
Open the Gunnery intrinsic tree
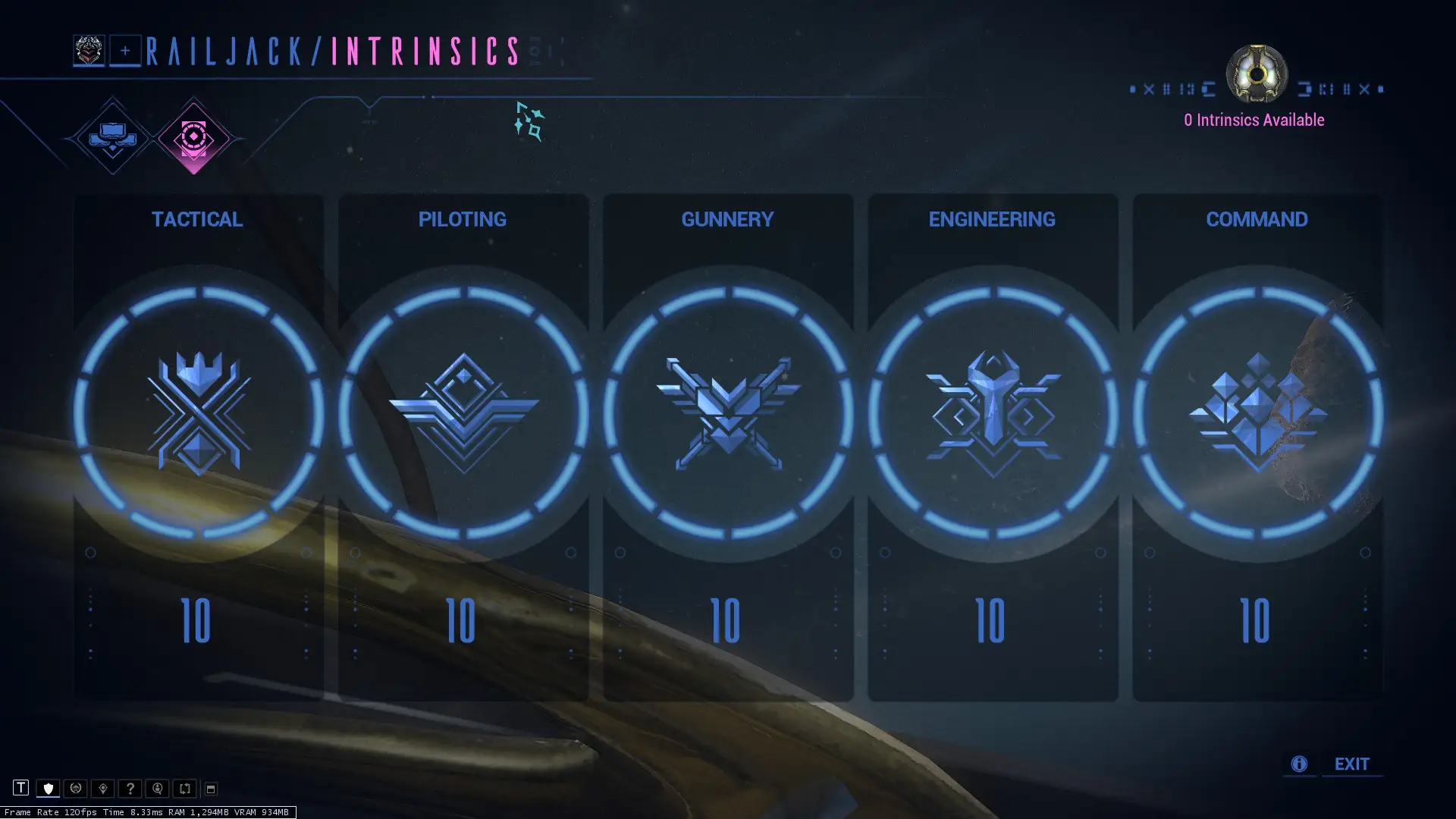tap(726, 409)
